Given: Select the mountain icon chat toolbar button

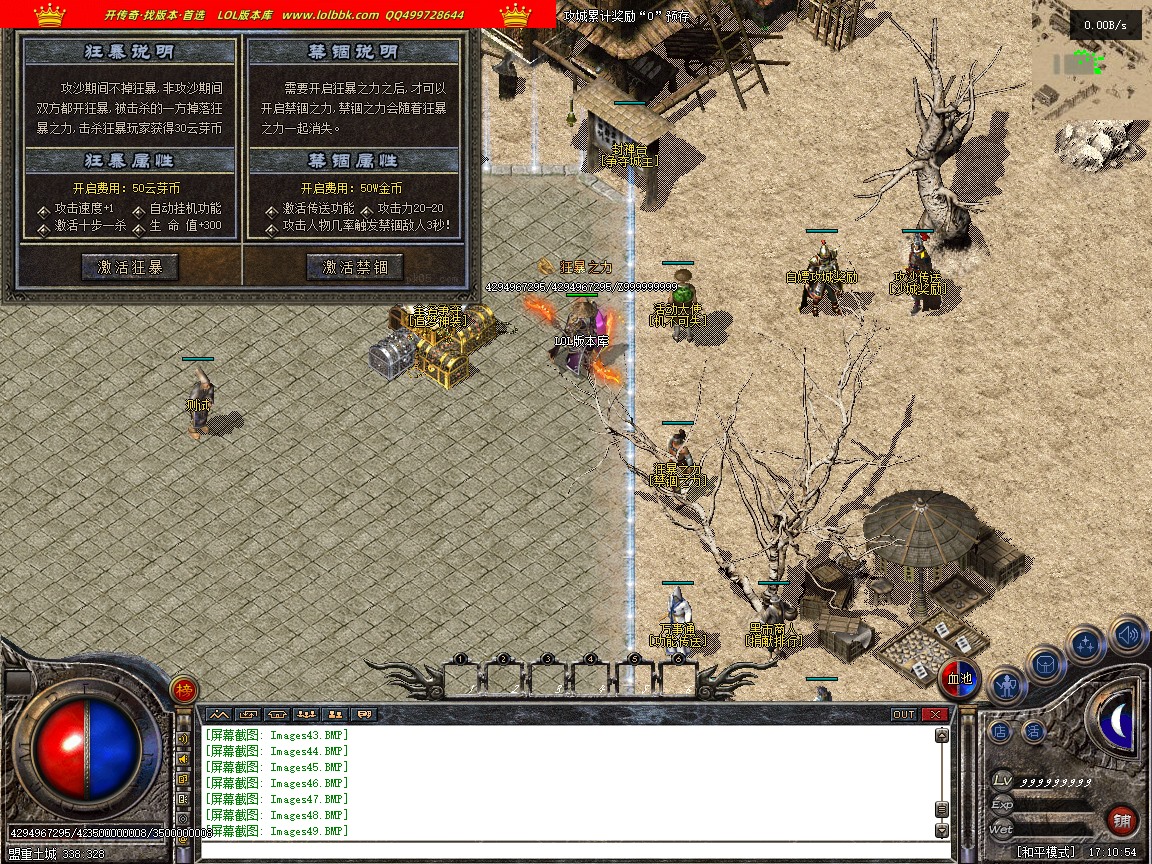Looking at the screenshot, I should point(218,714).
